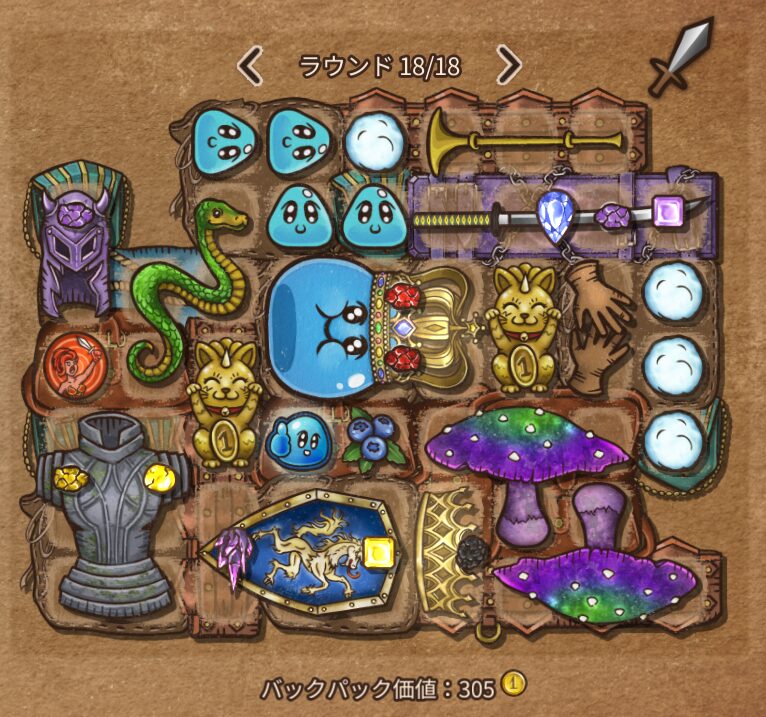Select the flat purple mushroom cap
This screenshot has height=717, width=766.
pos(595,577)
